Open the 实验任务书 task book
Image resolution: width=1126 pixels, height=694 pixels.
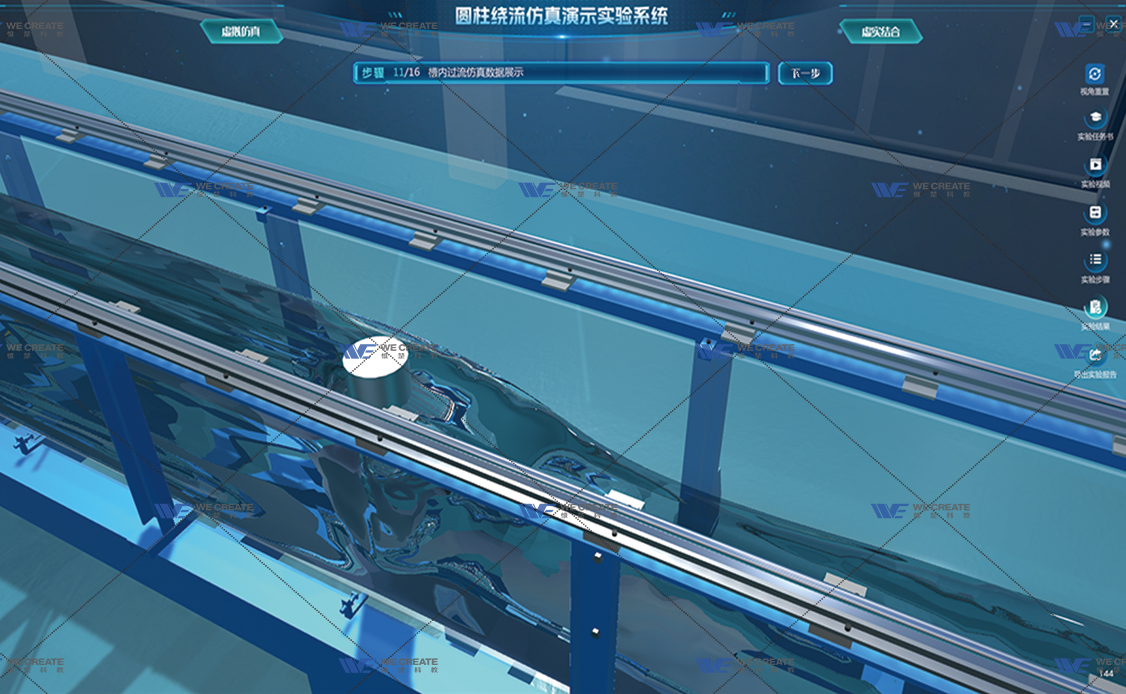[x=1095, y=120]
